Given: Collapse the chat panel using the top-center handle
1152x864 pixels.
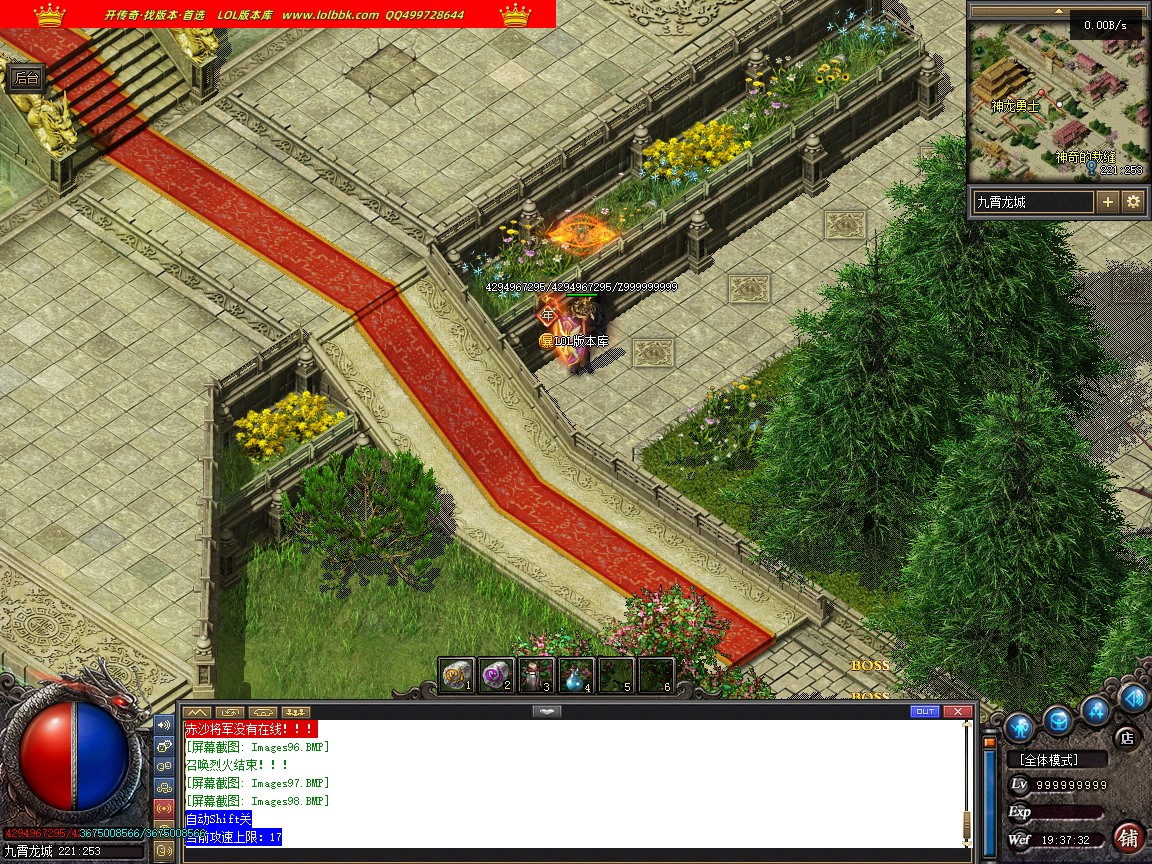Looking at the screenshot, I should click(x=545, y=711).
